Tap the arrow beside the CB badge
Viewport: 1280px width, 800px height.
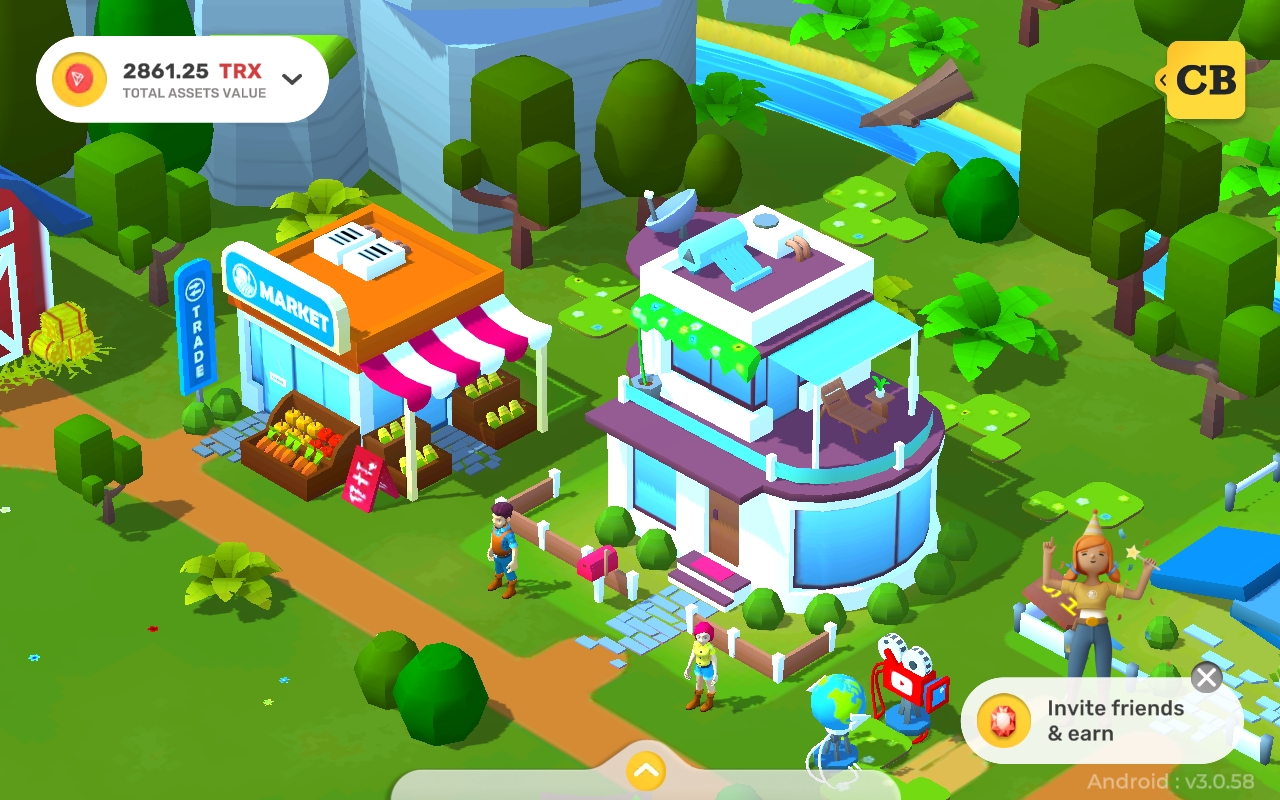[1161, 80]
